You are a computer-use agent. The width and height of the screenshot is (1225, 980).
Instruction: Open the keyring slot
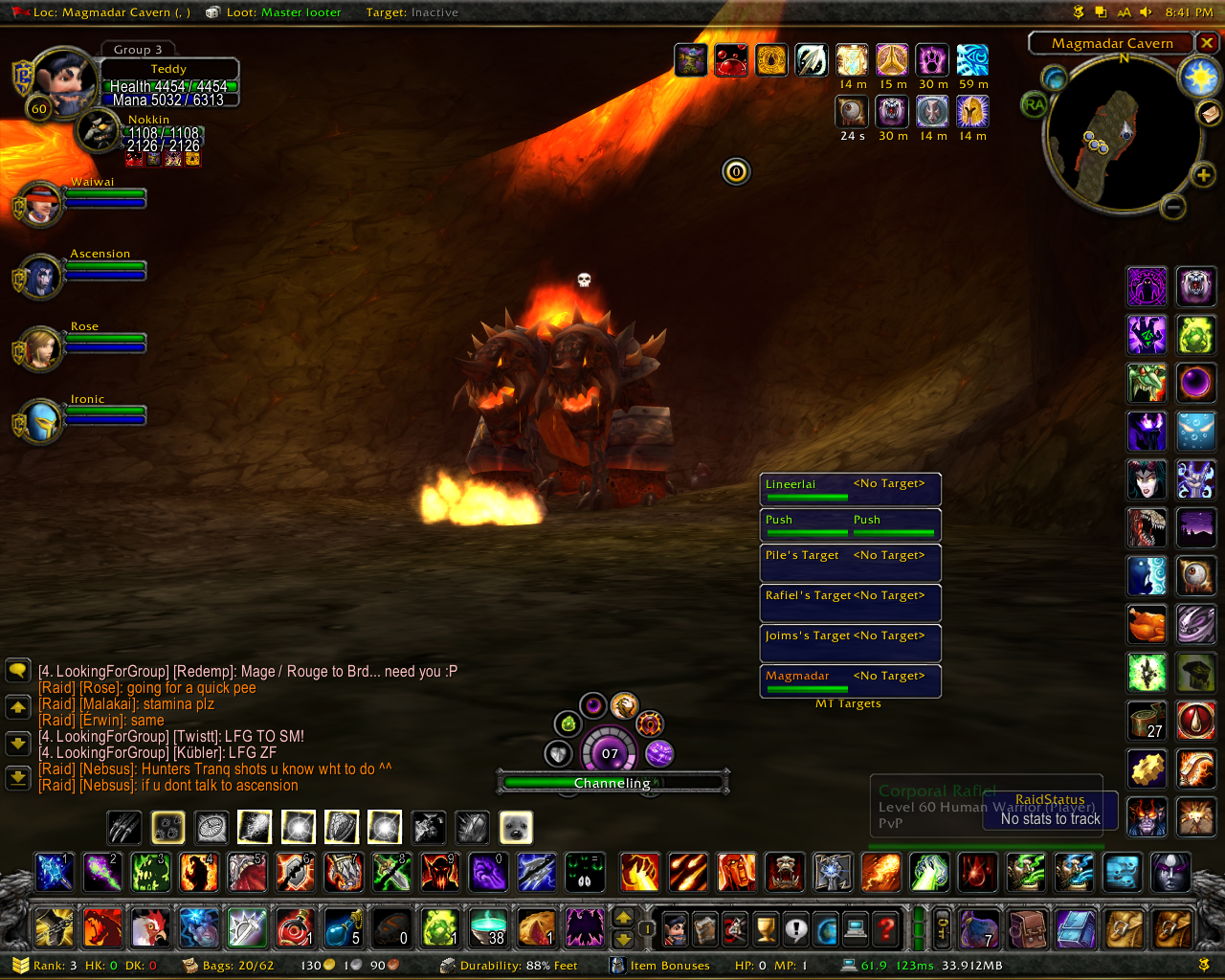943,927
